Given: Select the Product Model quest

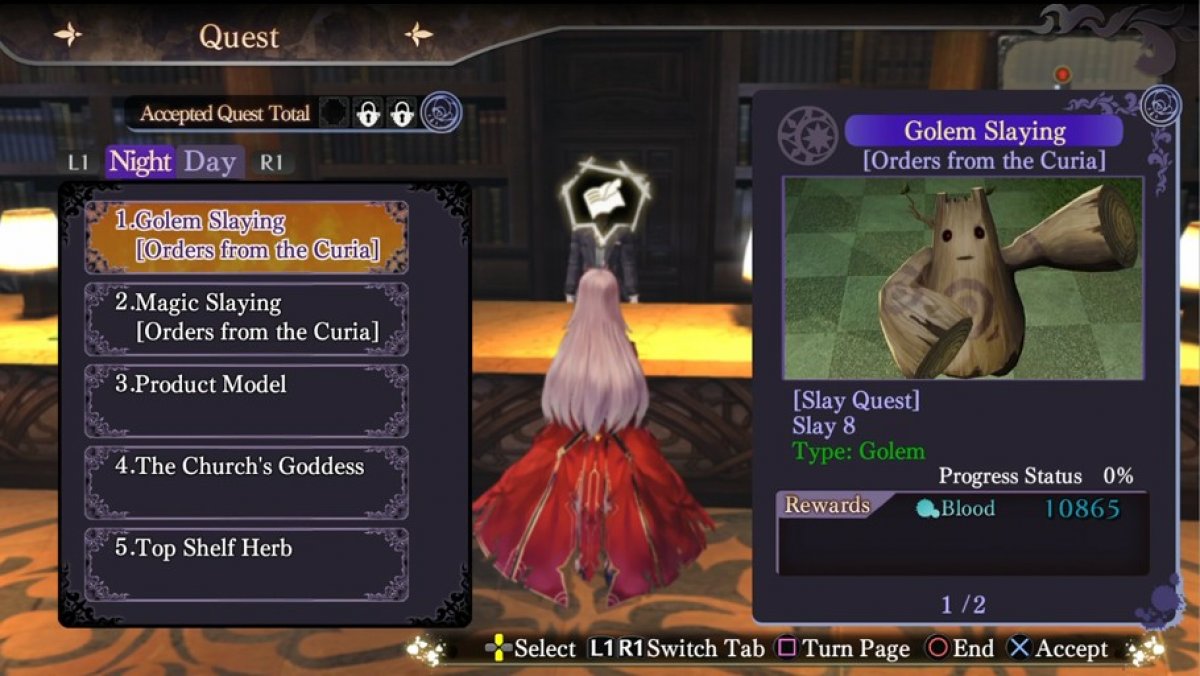Looking at the screenshot, I should point(247,400).
